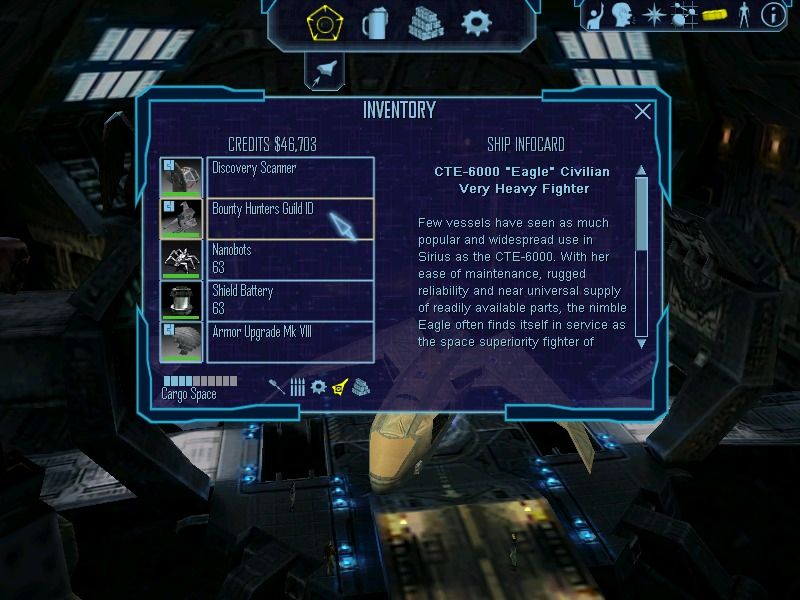Filter inventory by external equipment
800x600 pixels.
click(339, 387)
